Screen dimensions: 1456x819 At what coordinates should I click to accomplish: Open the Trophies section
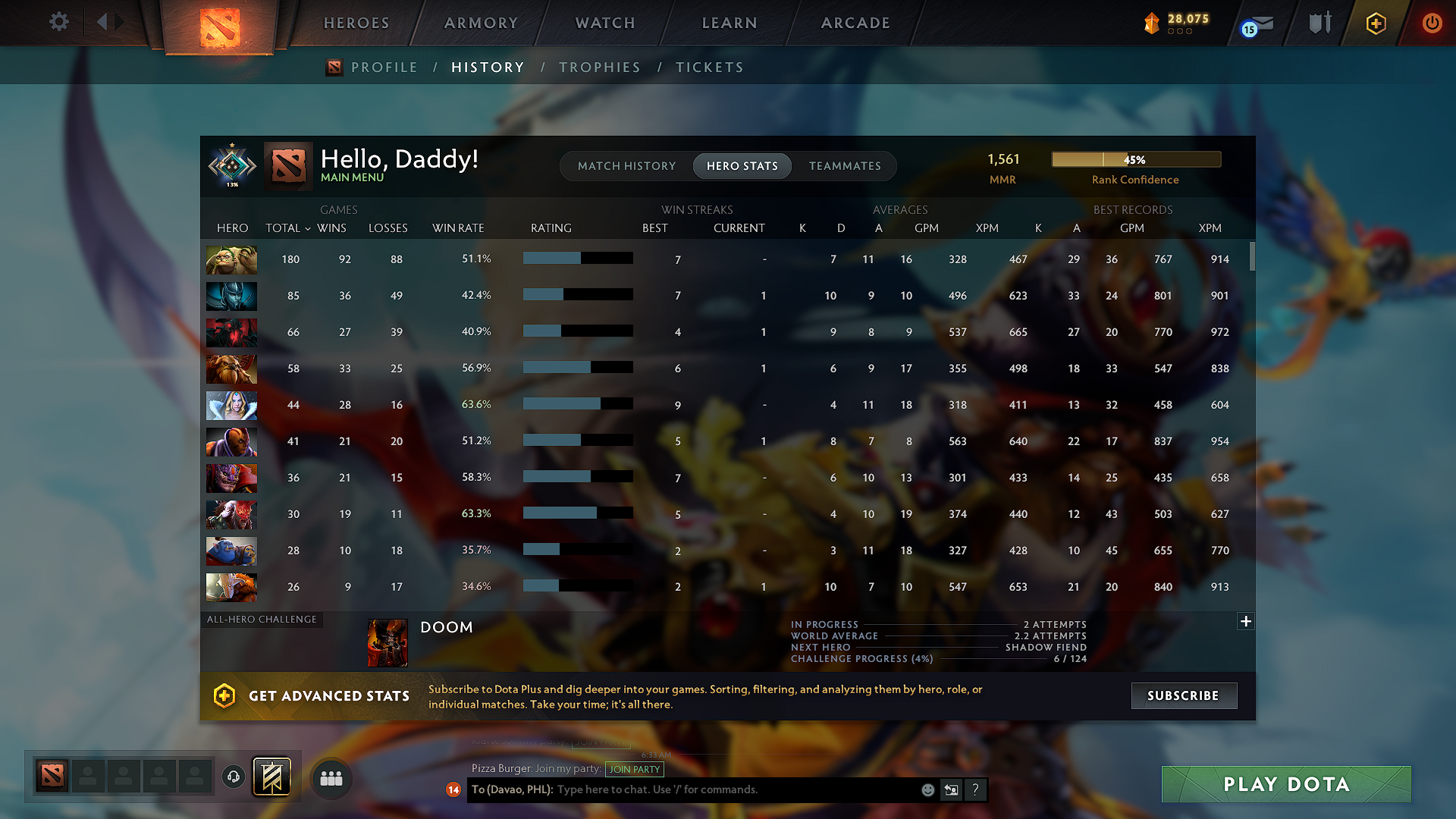[x=600, y=67]
